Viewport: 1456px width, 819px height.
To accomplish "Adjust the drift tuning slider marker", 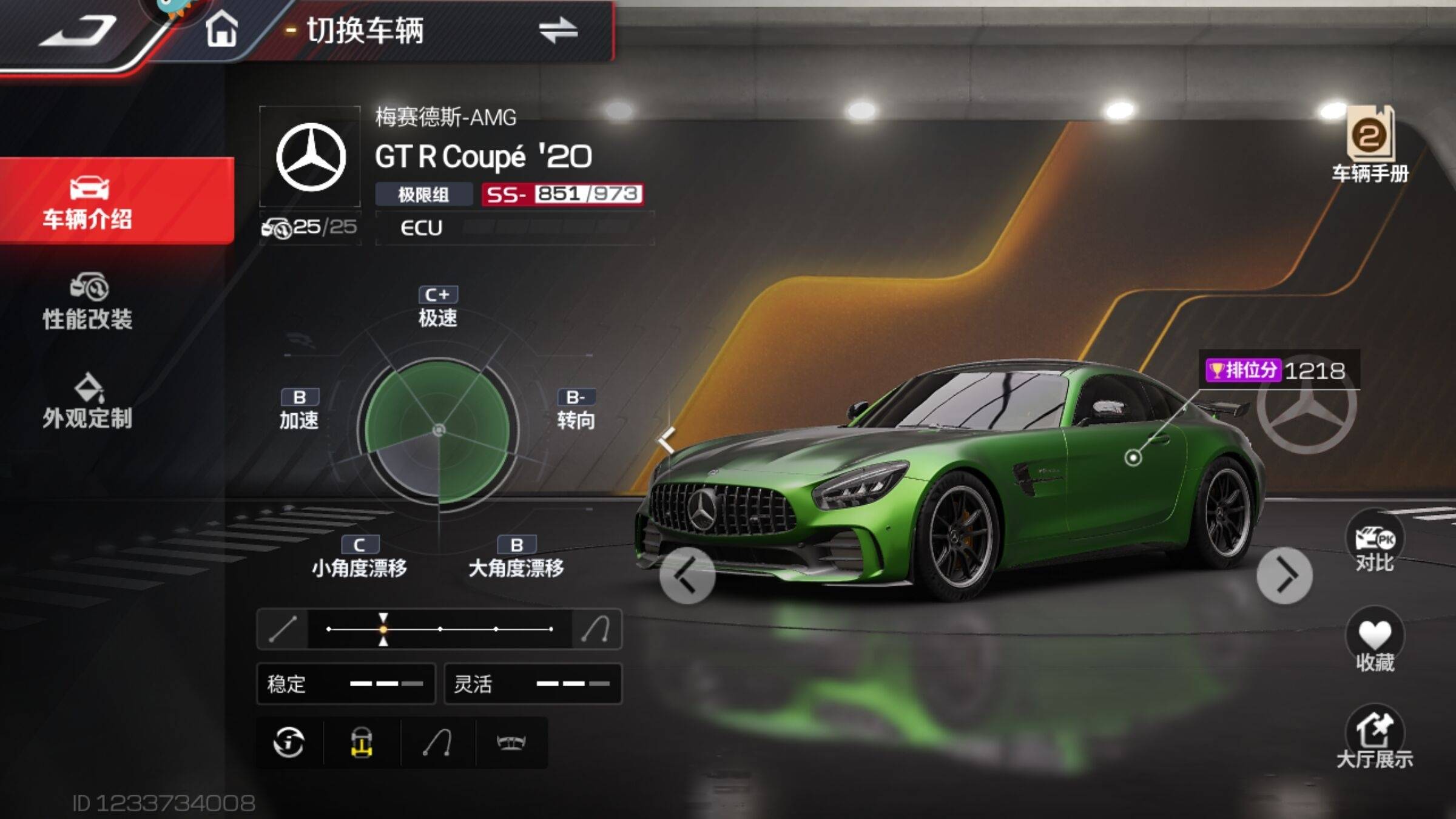I will click(383, 629).
